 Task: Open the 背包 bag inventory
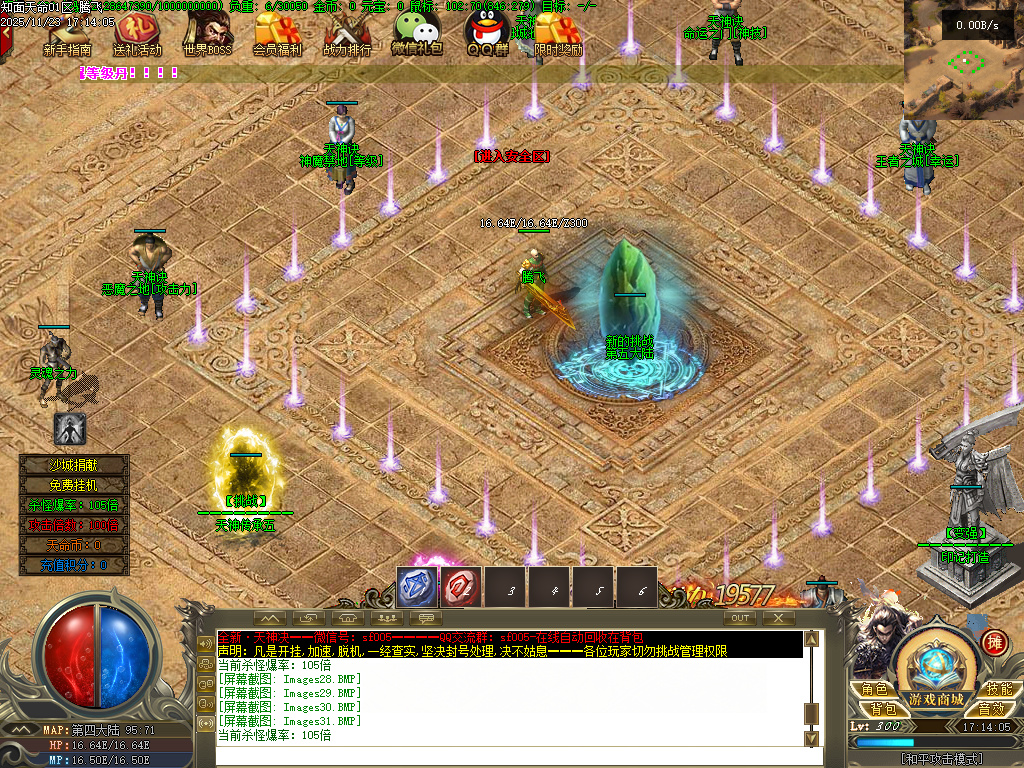click(x=874, y=708)
